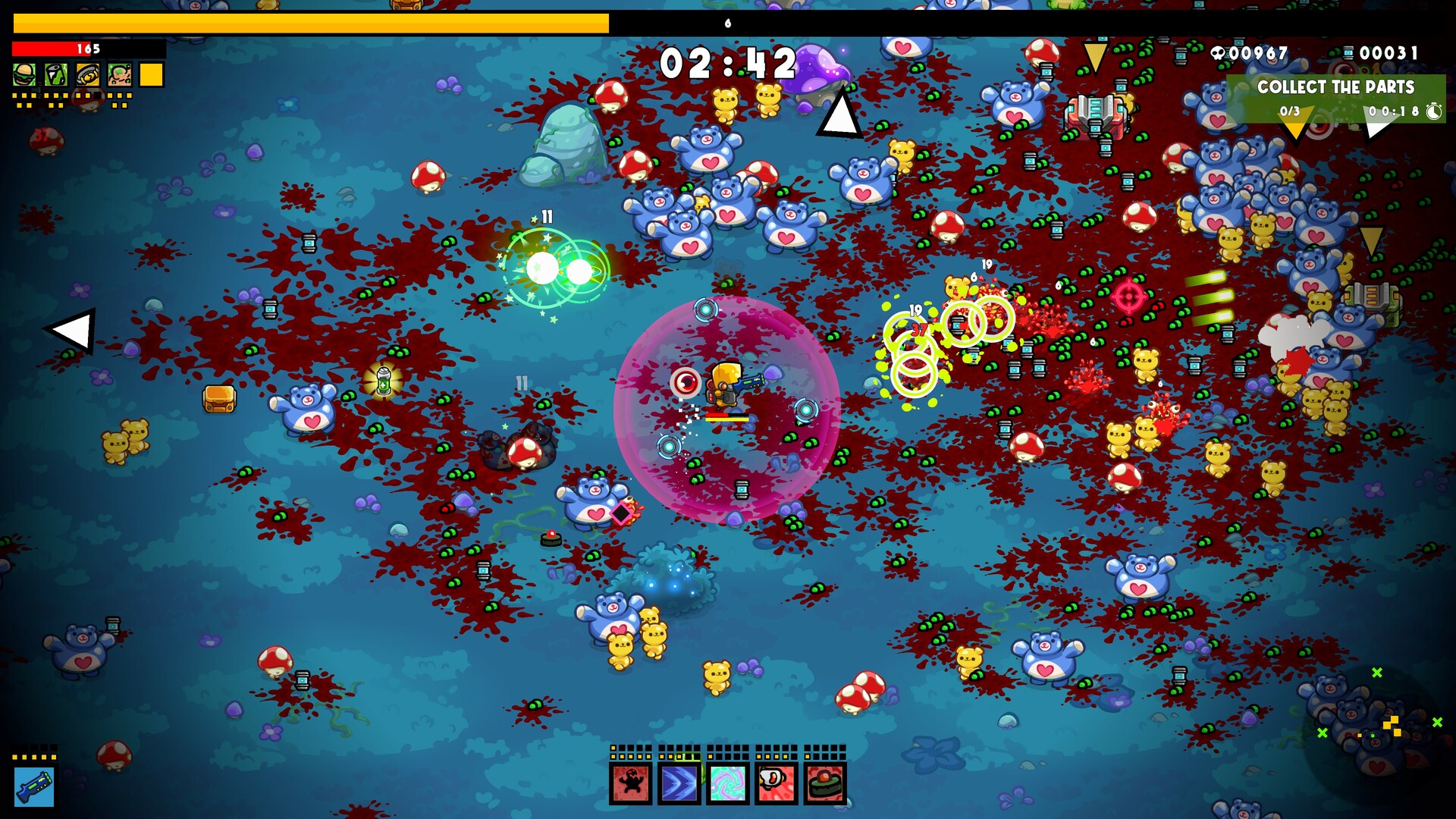The height and width of the screenshot is (819, 1456).
Task: Click the stopwatch icon next to the timer
Action: click(1433, 112)
